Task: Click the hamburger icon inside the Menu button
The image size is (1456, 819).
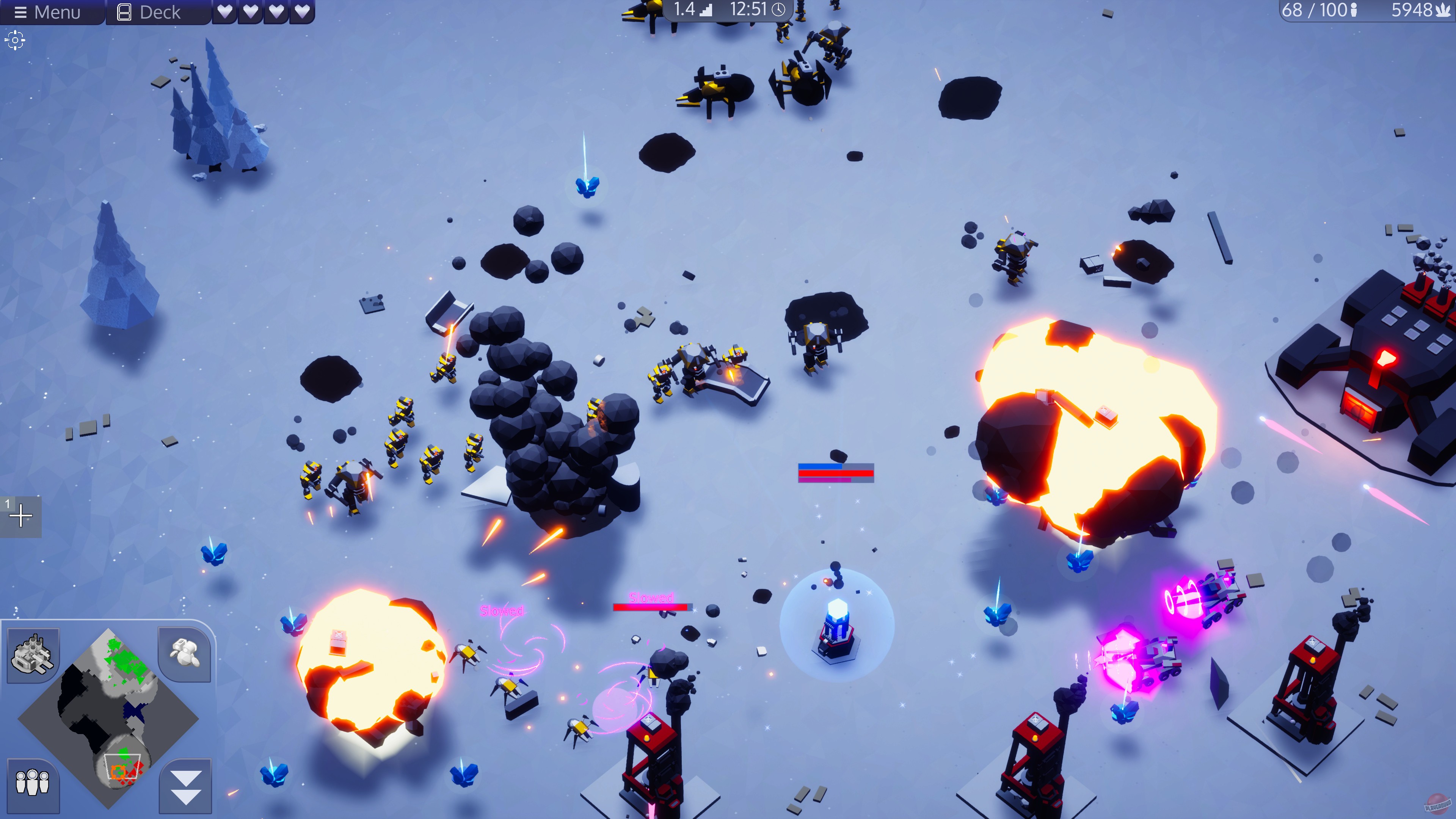Action: click(21, 13)
